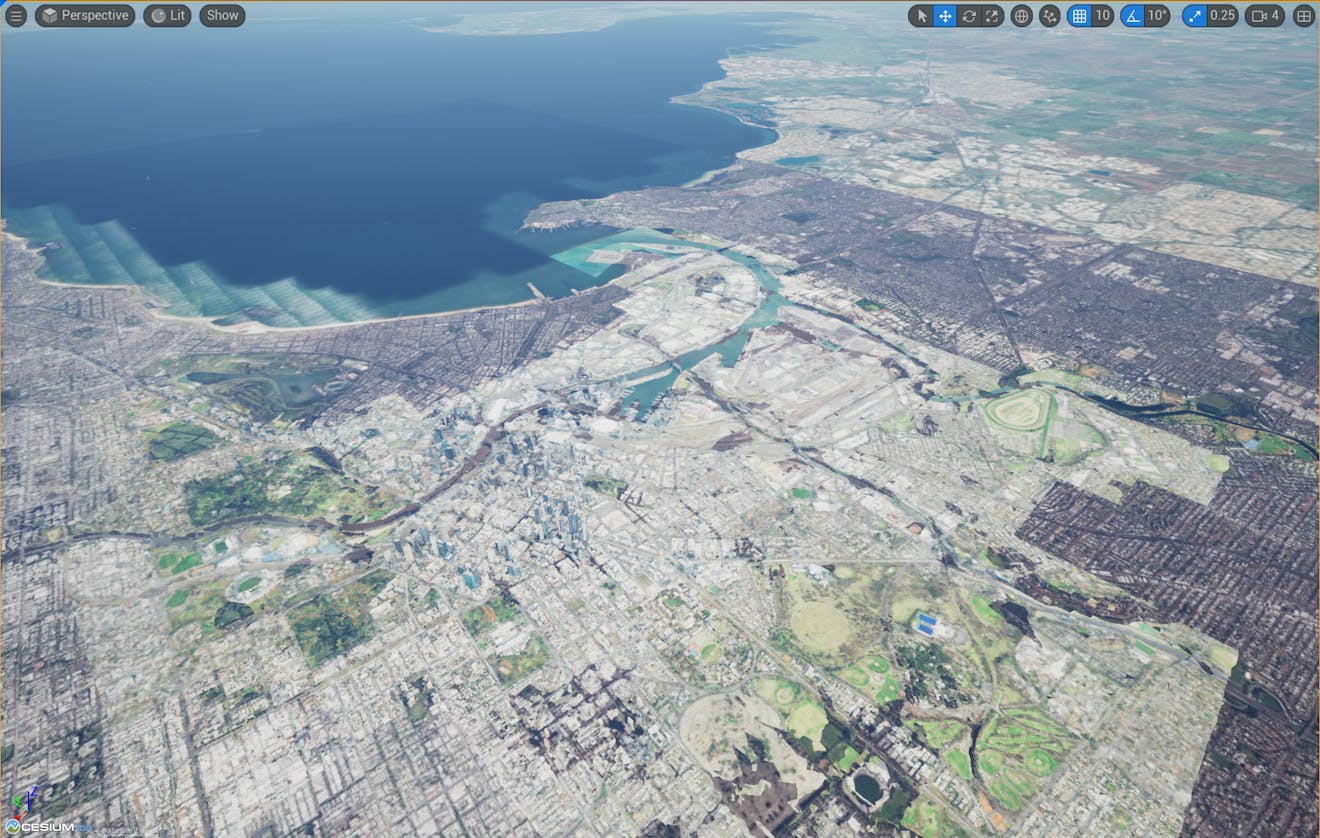Toggle scale snapping

(1193, 15)
